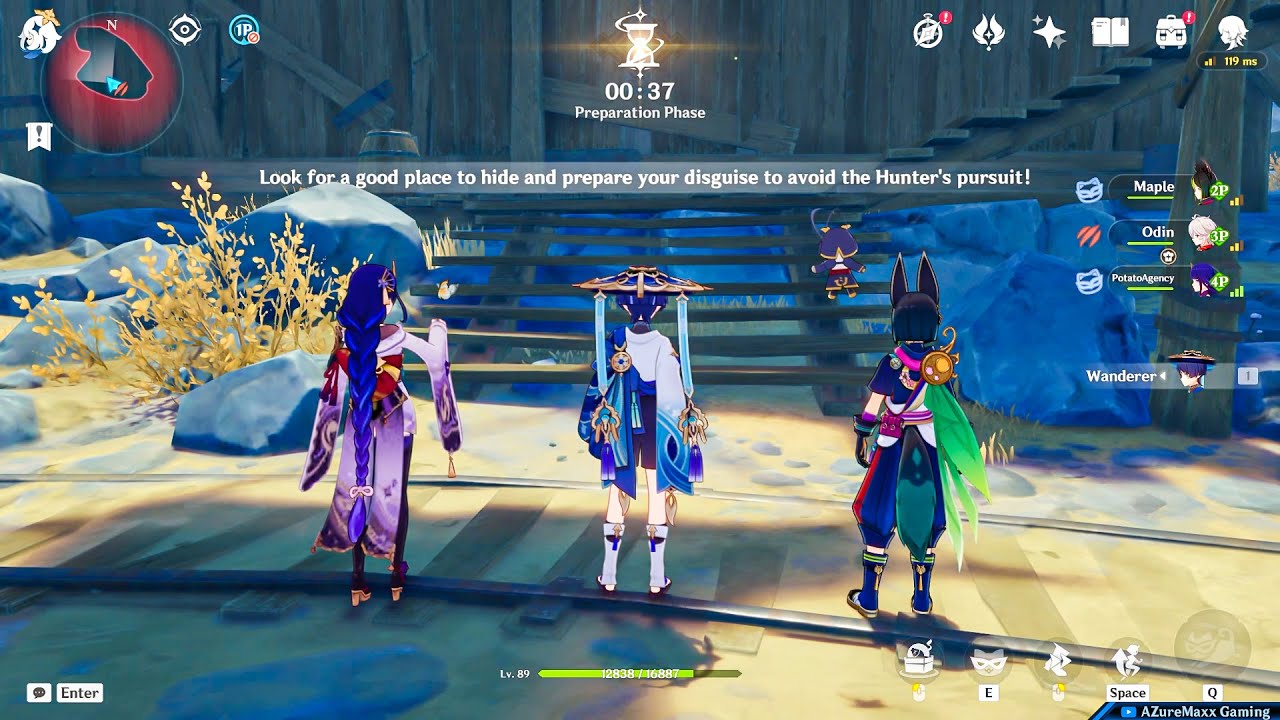Select player Odin in the party list
The image size is (1280, 720).
pos(1157,232)
